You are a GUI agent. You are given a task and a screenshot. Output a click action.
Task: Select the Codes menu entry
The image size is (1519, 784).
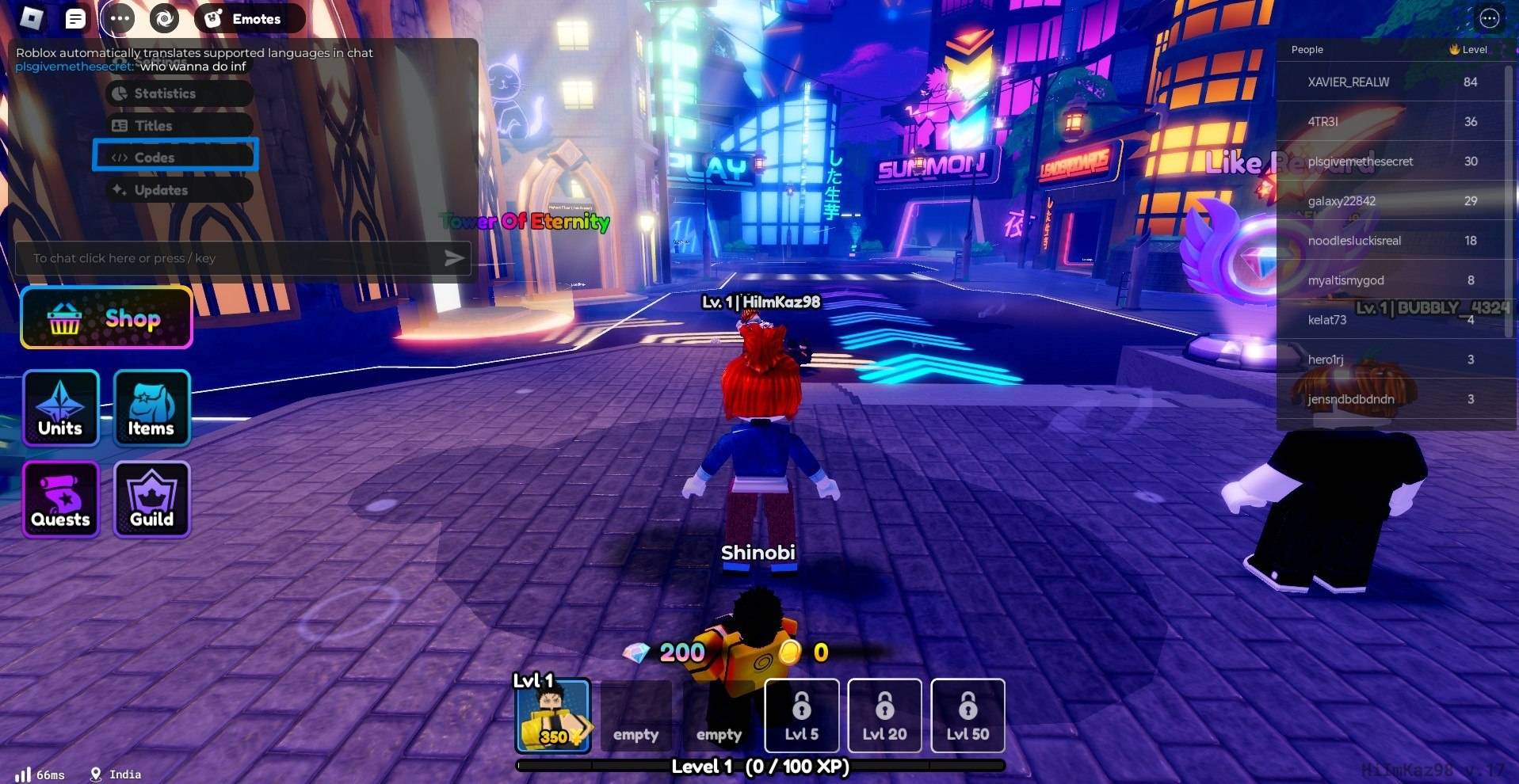(x=175, y=157)
